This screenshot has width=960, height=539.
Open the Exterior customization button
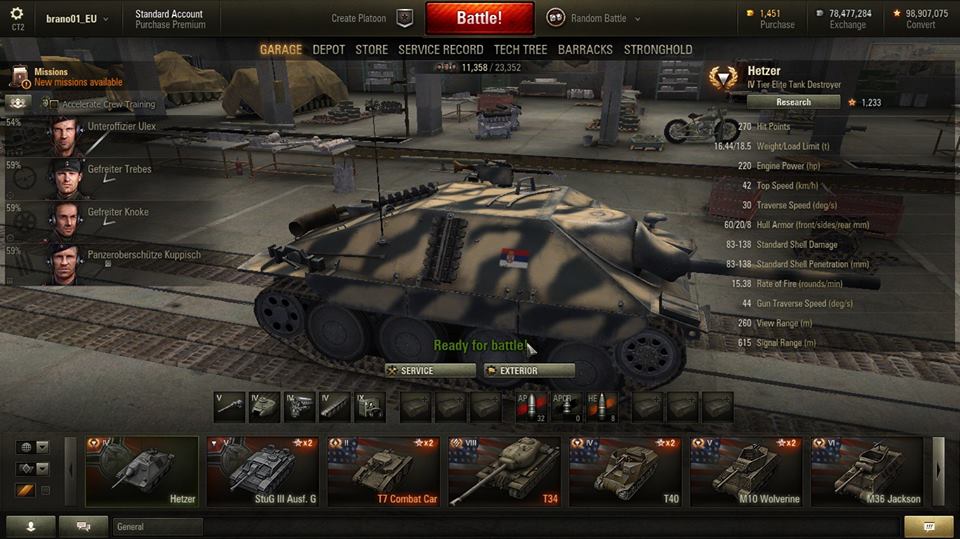528,371
